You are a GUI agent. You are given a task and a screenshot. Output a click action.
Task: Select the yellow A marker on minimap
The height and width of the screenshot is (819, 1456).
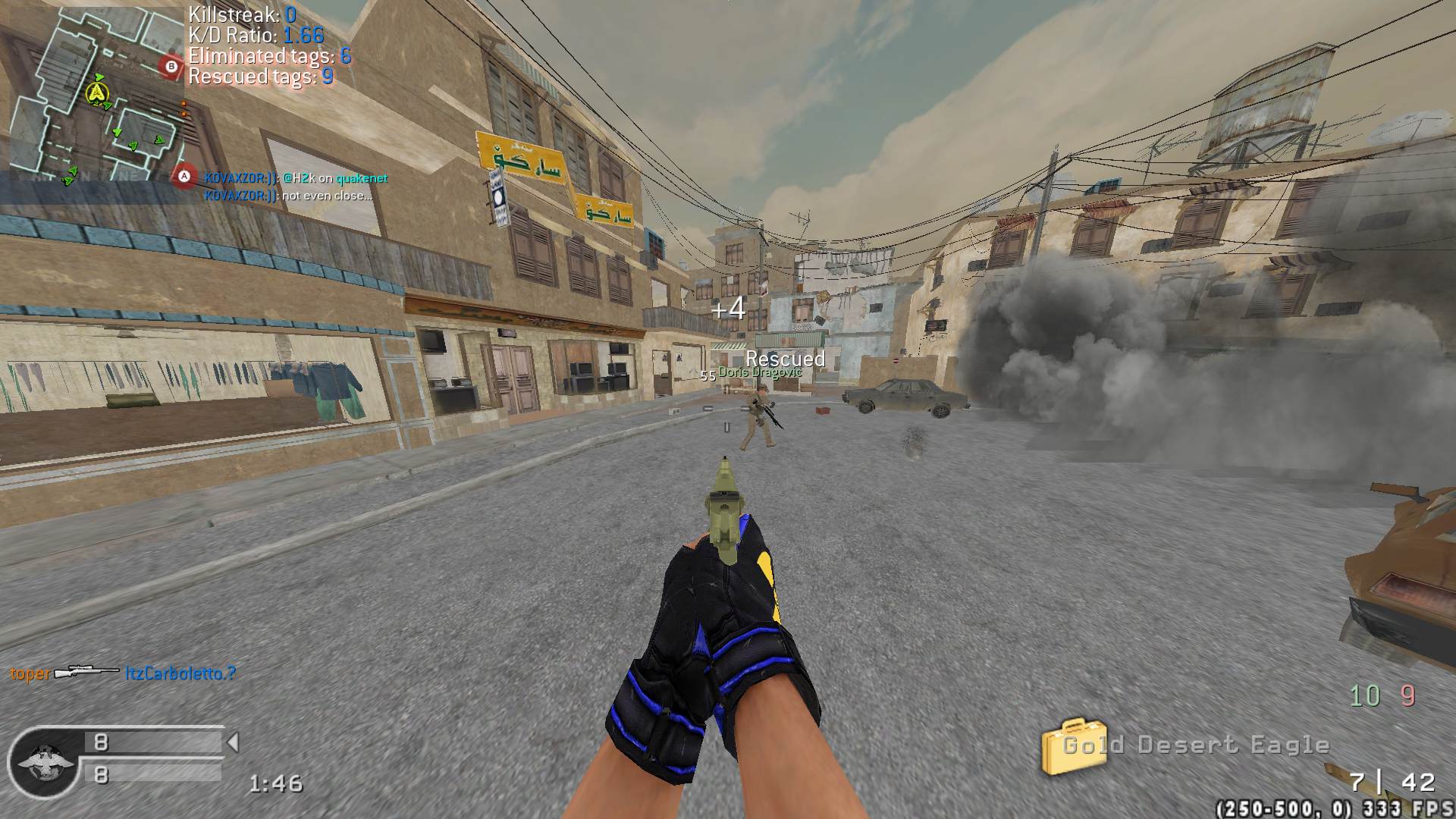[x=96, y=93]
